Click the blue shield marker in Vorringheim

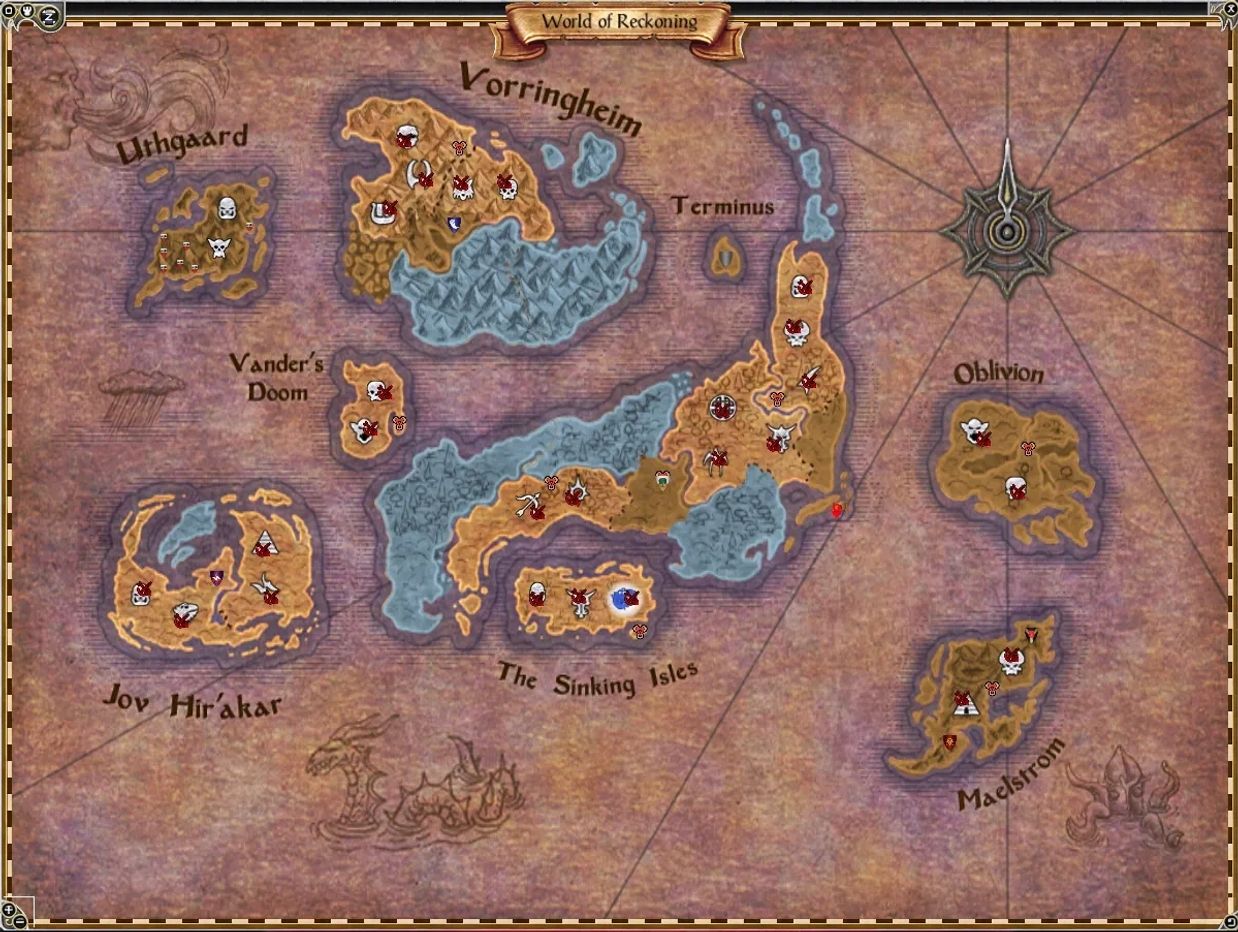[455, 224]
